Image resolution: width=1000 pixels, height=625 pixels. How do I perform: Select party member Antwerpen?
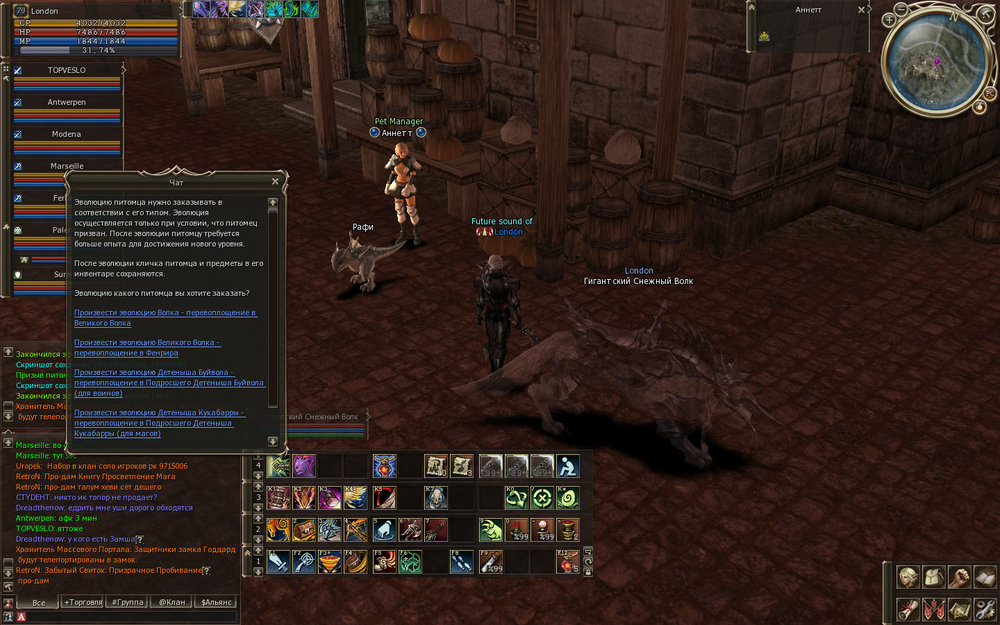(x=68, y=102)
